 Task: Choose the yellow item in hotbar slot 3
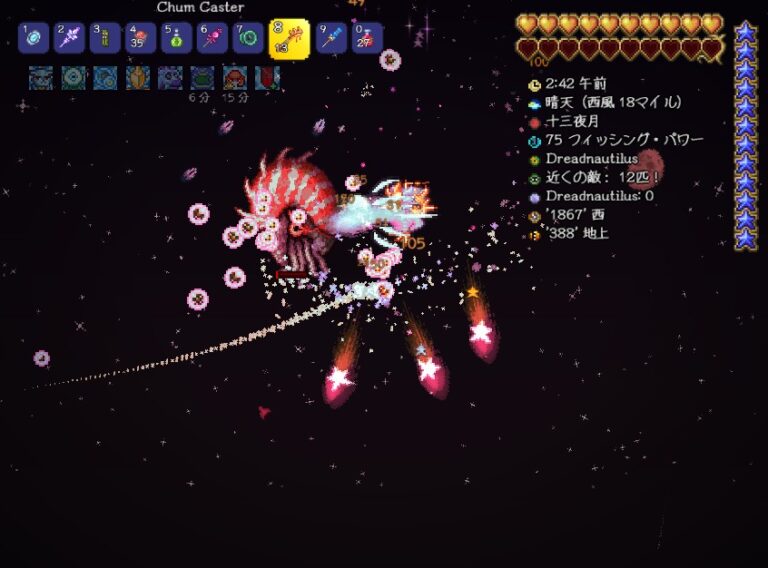click(x=105, y=38)
